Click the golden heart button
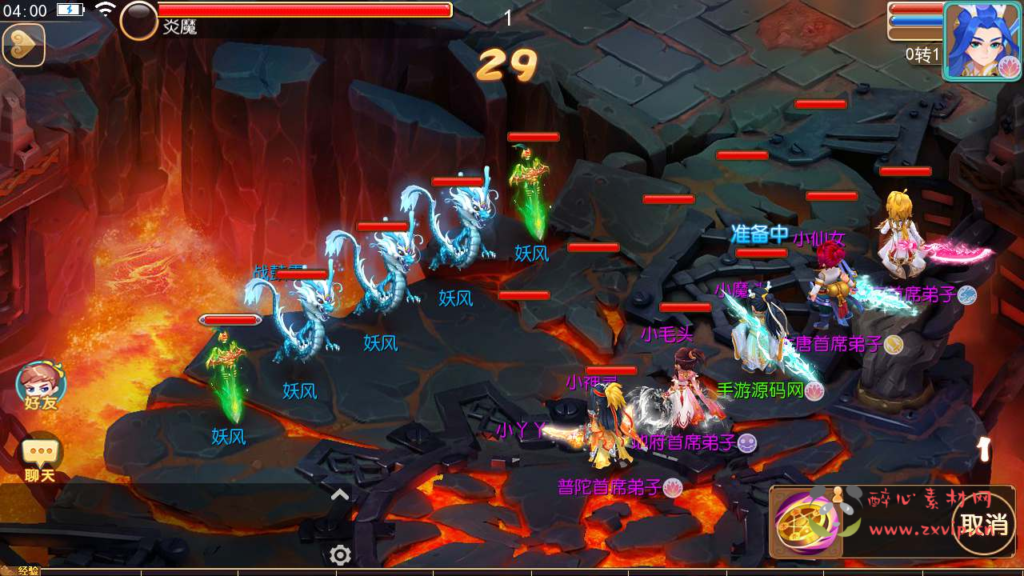This screenshot has width=1024, height=576. coord(23,44)
